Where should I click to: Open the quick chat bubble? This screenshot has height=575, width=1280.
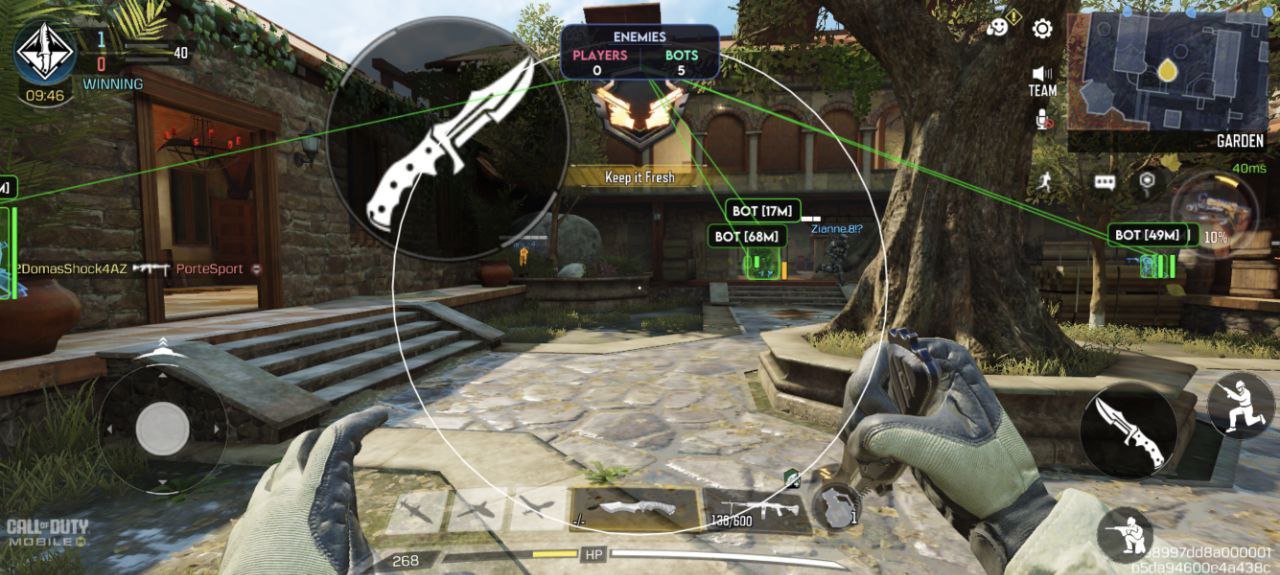[1104, 182]
